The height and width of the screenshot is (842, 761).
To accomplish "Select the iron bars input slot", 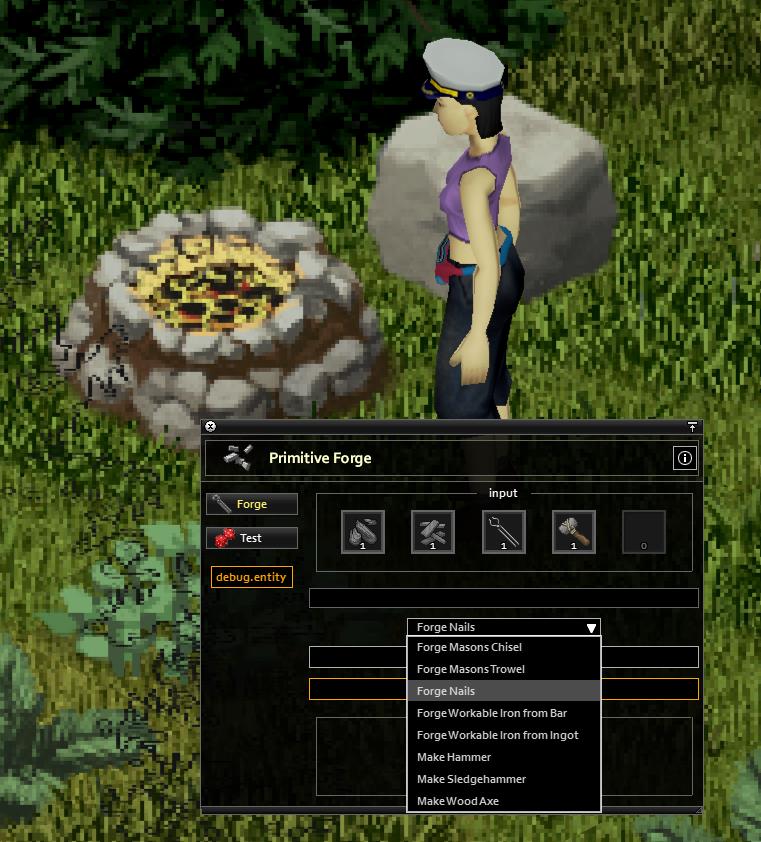I will [433, 532].
